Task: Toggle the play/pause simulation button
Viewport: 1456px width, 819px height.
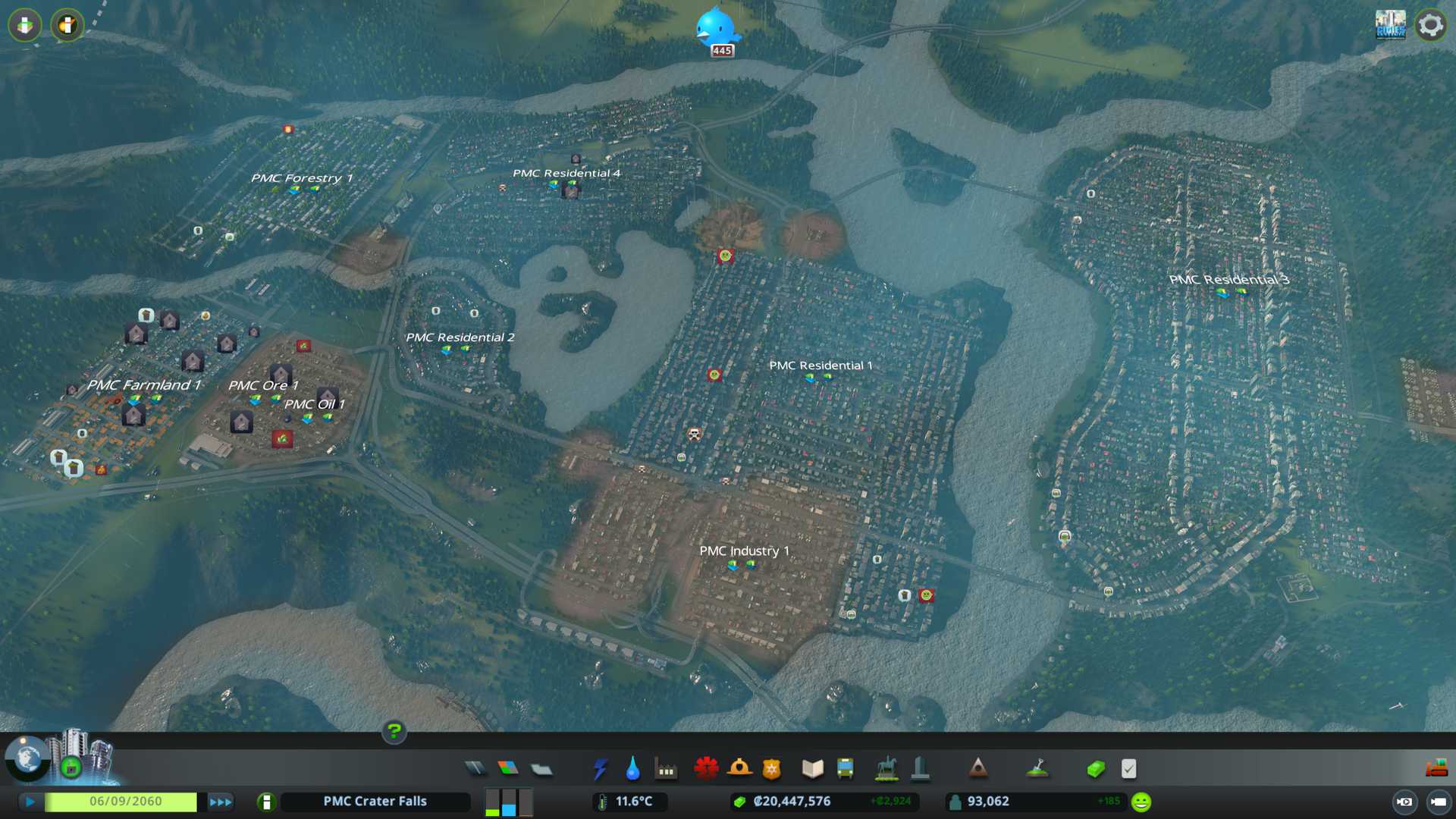Action: pyautogui.click(x=30, y=802)
